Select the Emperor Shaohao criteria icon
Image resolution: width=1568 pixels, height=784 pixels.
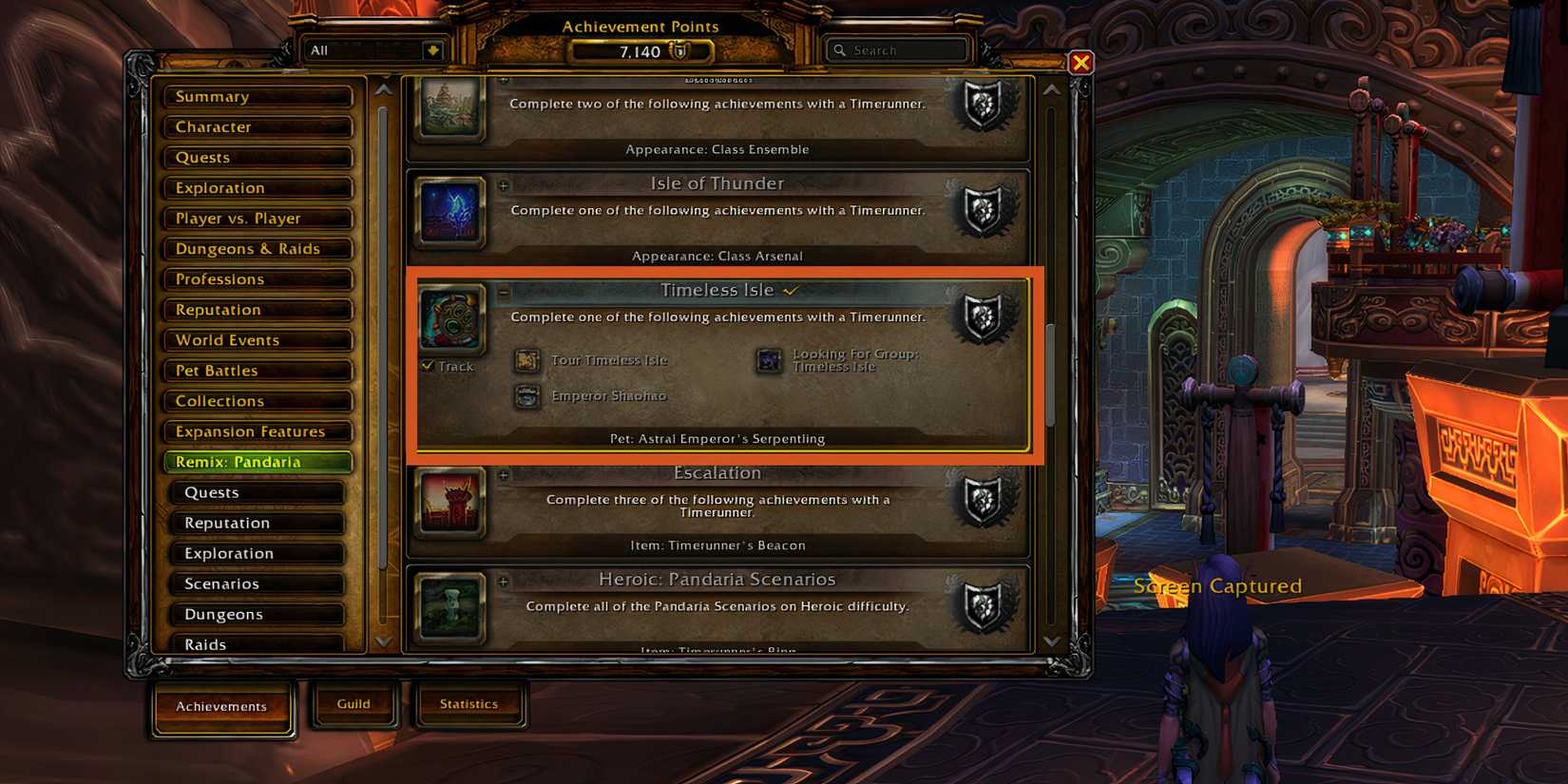click(x=526, y=397)
